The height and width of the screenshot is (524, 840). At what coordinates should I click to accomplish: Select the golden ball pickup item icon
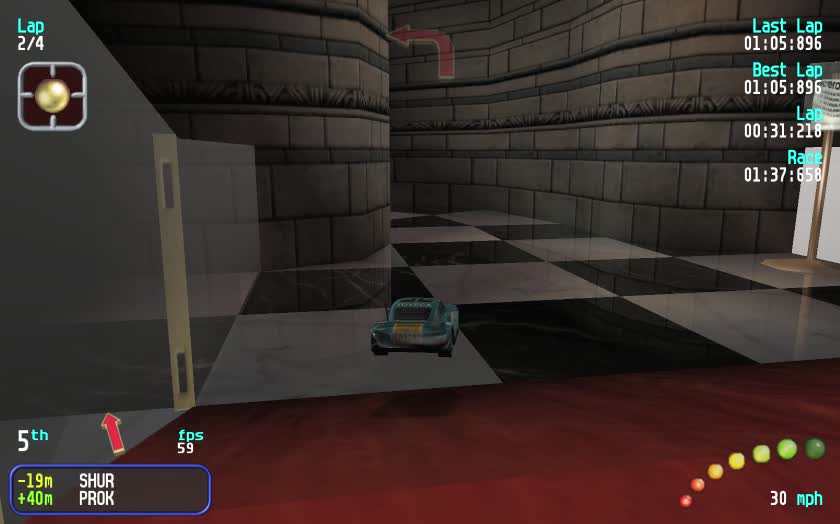tap(52, 96)
